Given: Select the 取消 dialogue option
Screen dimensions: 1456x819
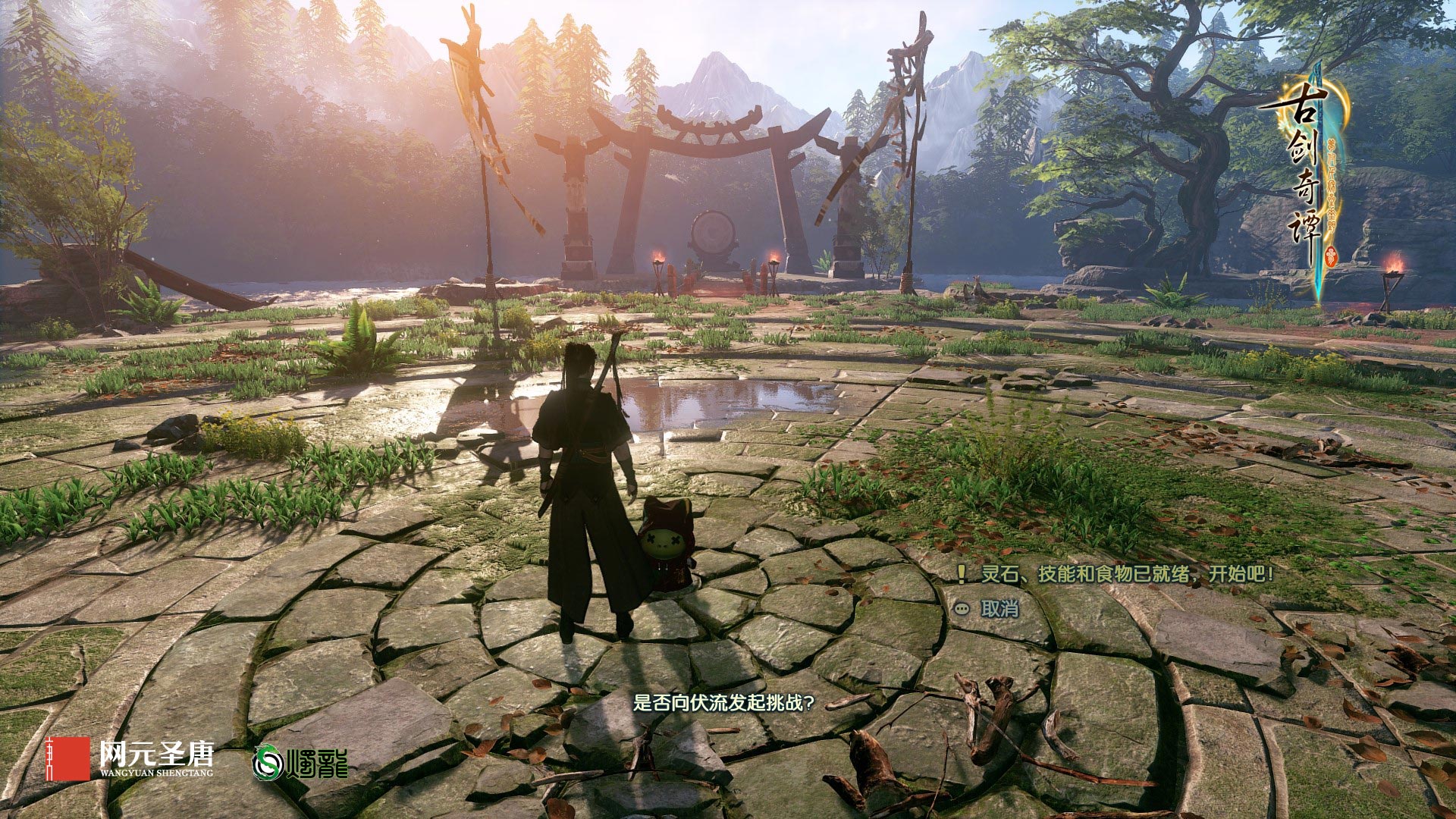Looking at the screenshot, I should pos(999,609).
